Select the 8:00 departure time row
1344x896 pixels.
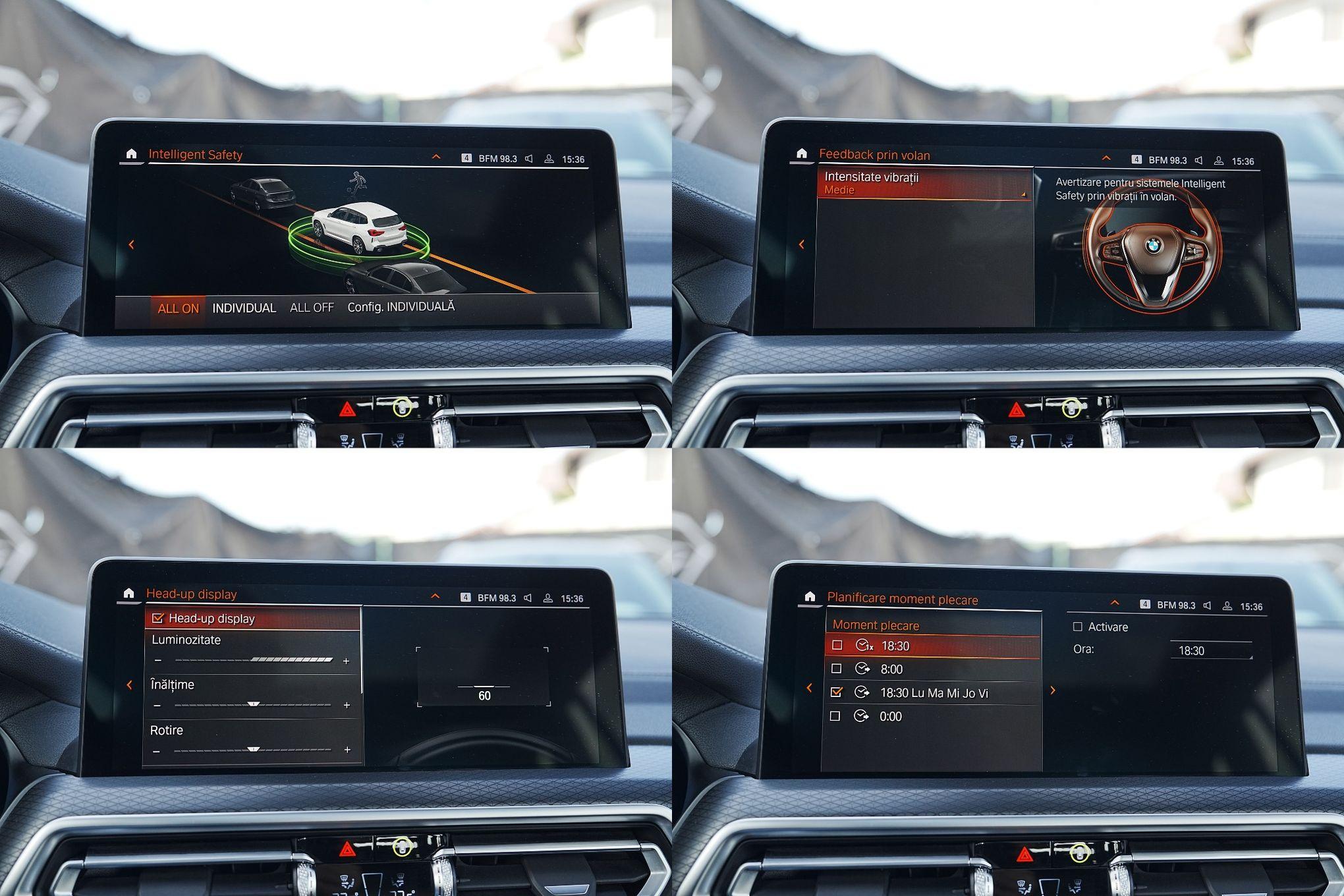[x=891, y=669]
